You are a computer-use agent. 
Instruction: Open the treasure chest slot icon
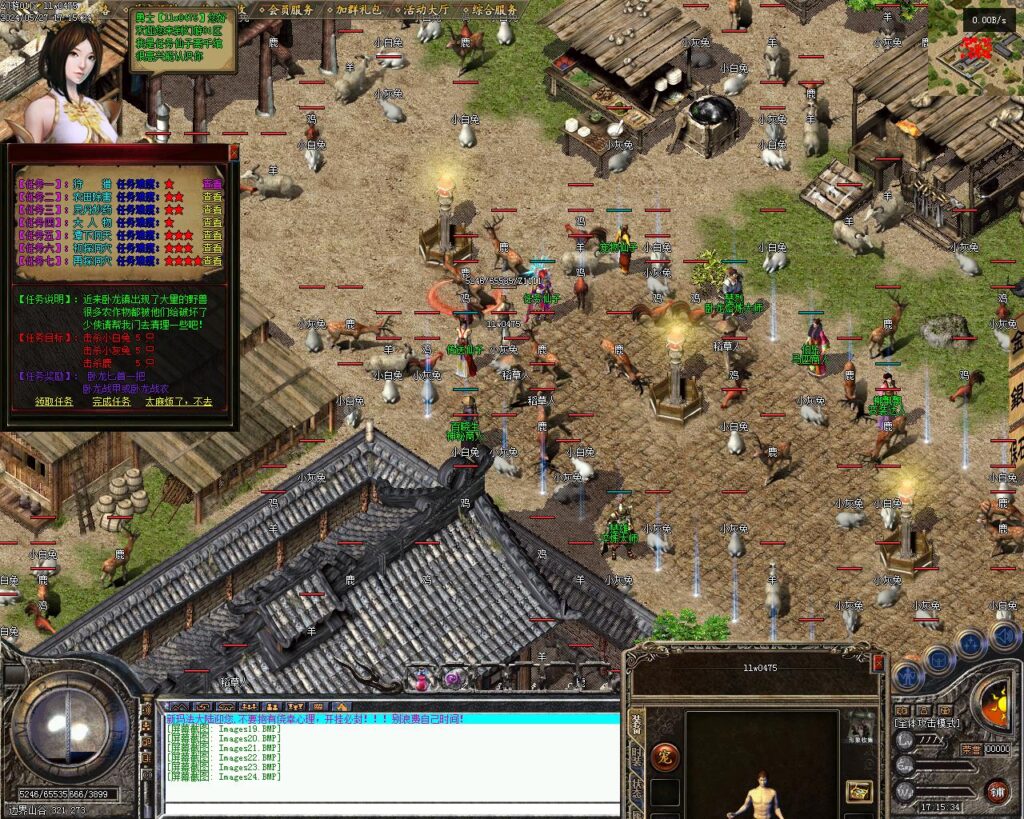(859, 790)
